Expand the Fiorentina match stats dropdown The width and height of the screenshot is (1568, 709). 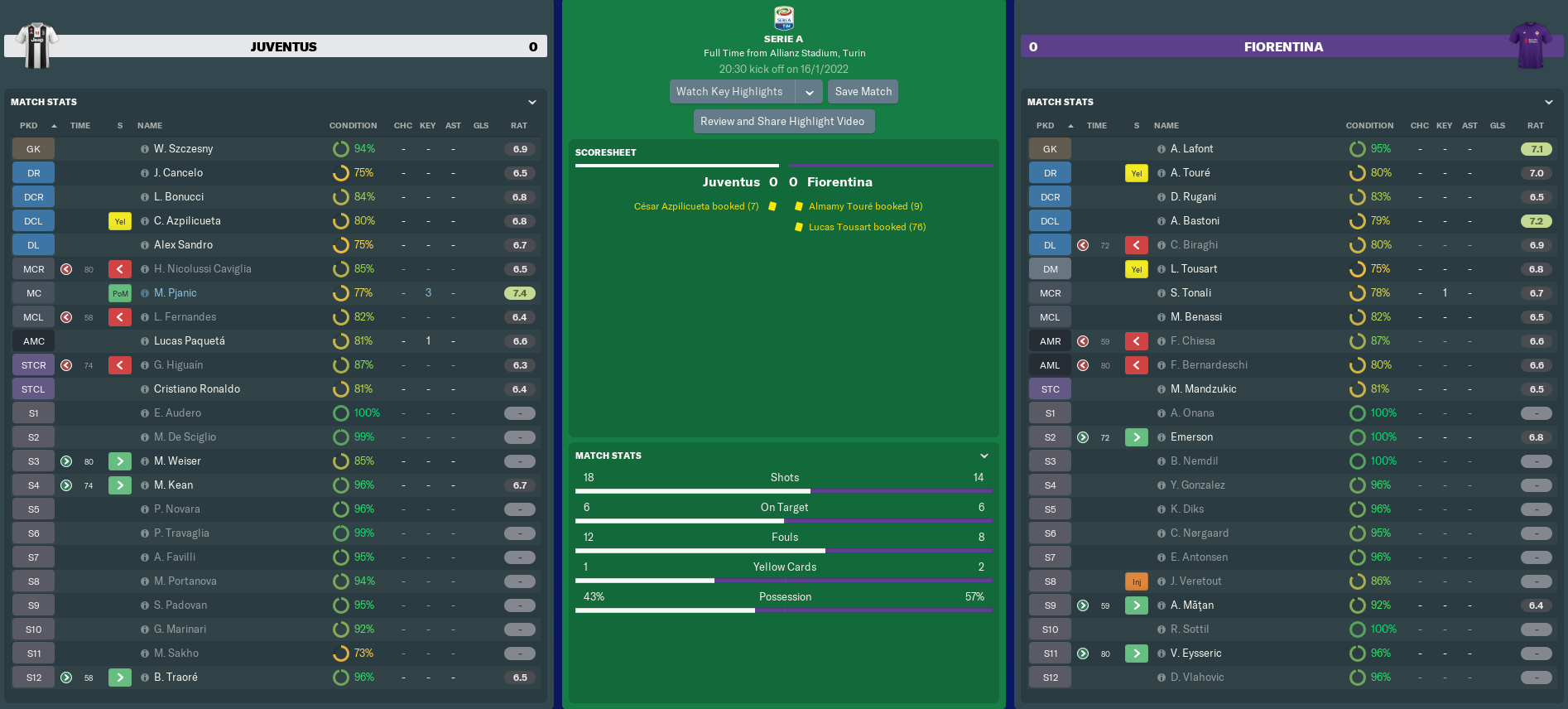click(x=1549, y=102)
